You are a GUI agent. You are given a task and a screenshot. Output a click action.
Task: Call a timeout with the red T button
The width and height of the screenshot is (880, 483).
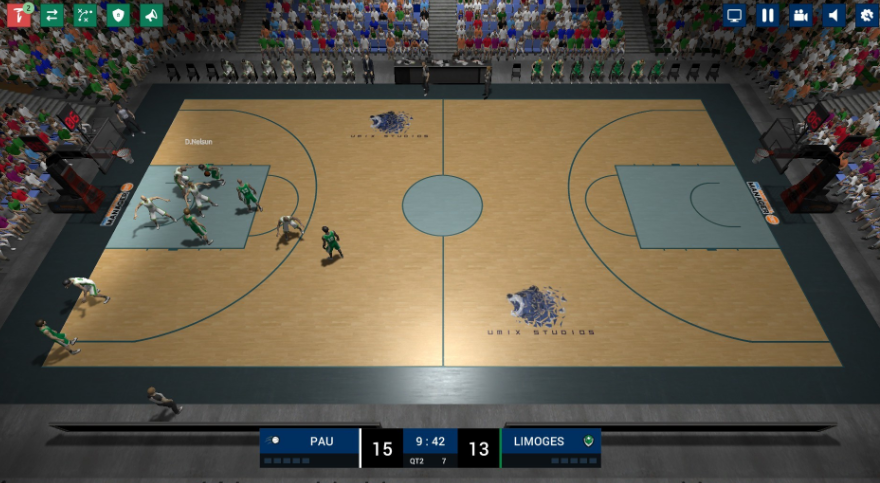(x=19, y=16)
